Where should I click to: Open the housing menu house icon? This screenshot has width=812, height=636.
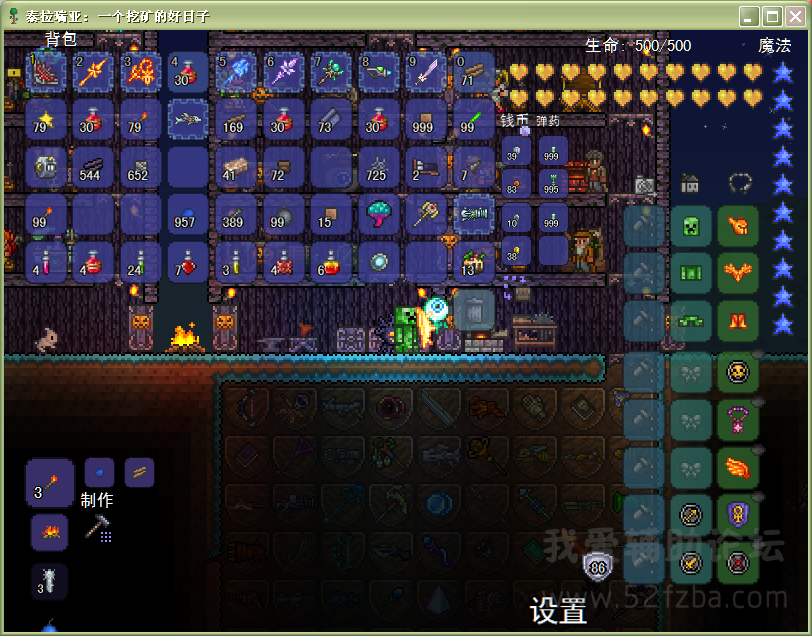[x=690, y=183]
